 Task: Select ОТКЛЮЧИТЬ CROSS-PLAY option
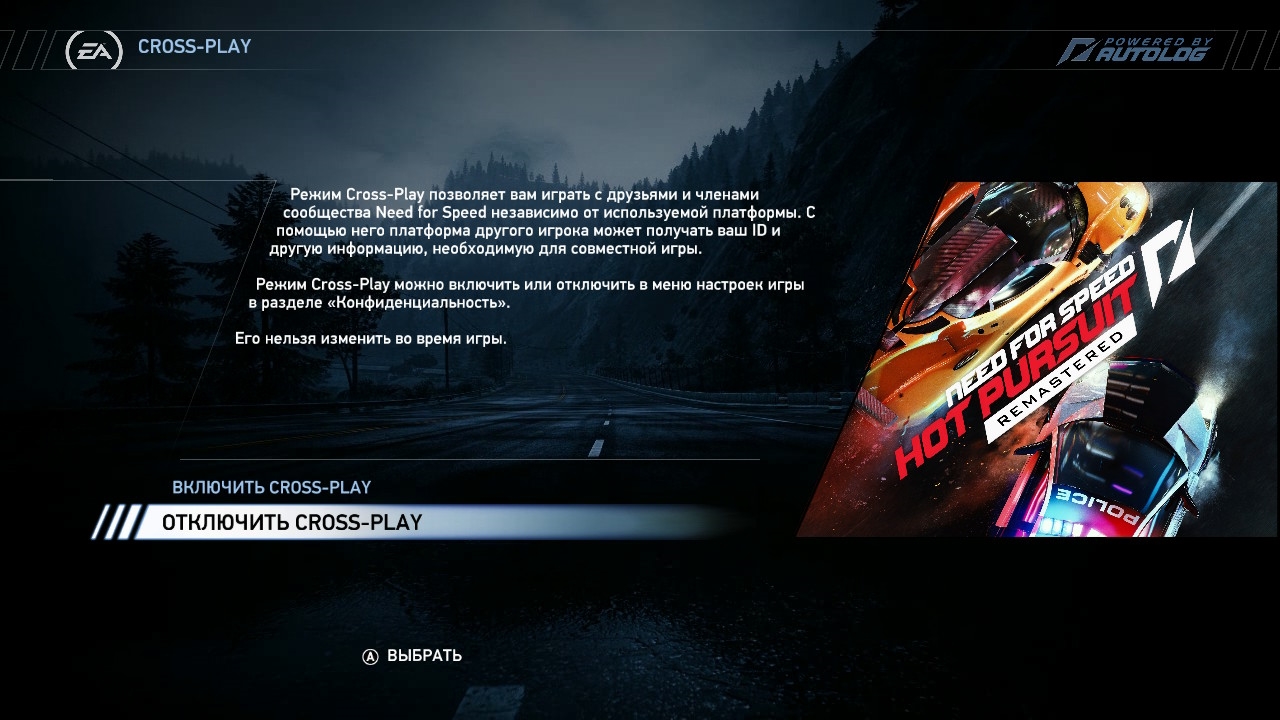292,523
